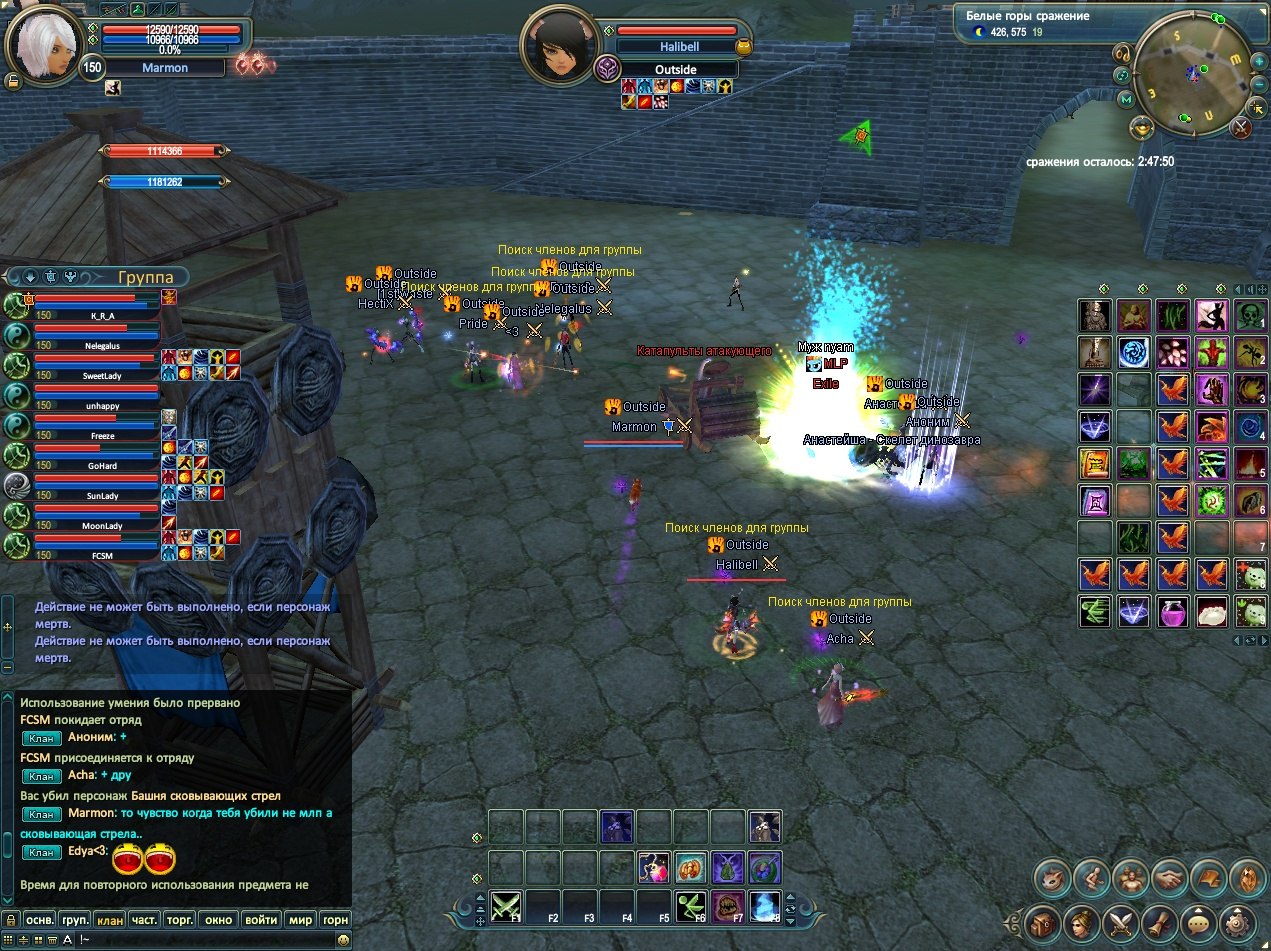The image size is (1271, 951).
Task: Zoom in the minimap with plus button
Action: point(1261,60)
